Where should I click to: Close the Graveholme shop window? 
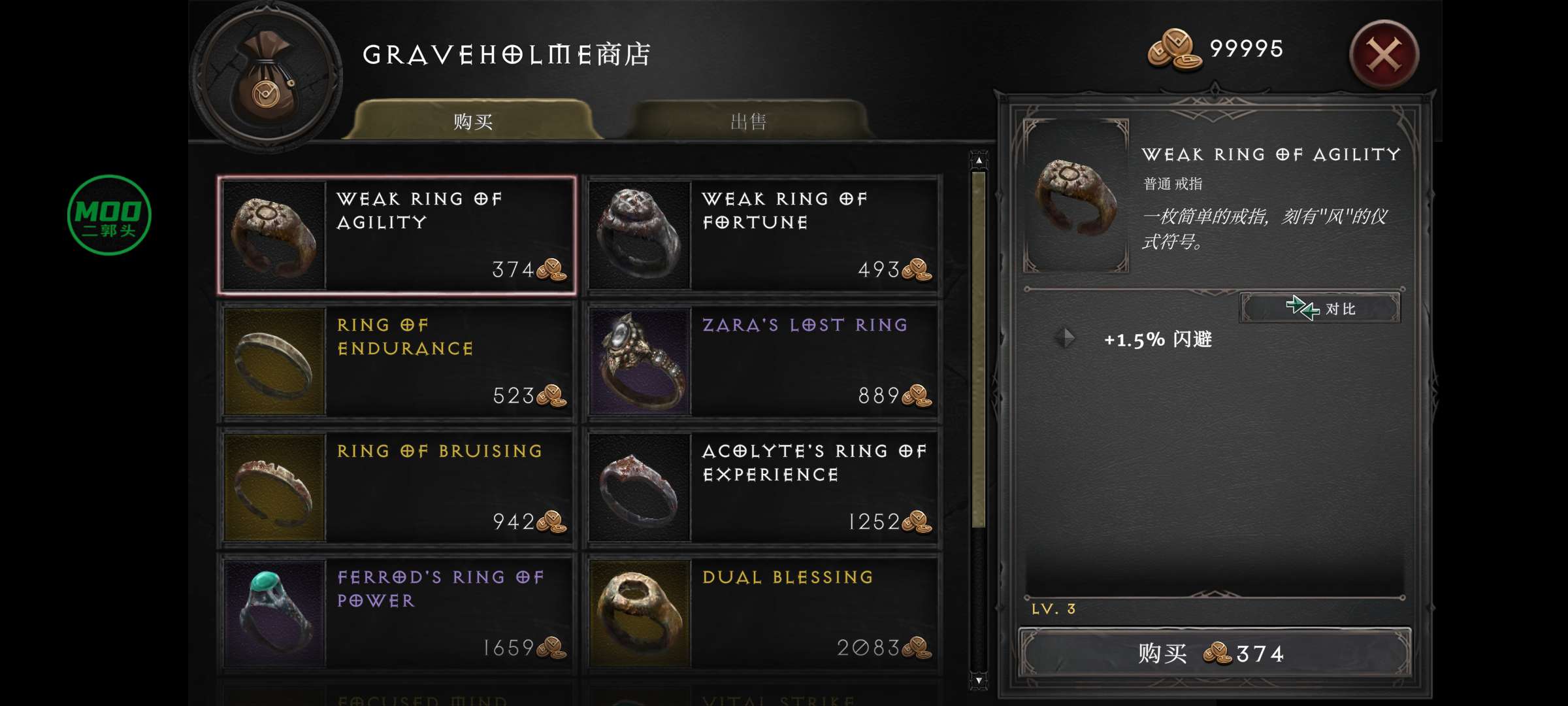pos(1384,55)
